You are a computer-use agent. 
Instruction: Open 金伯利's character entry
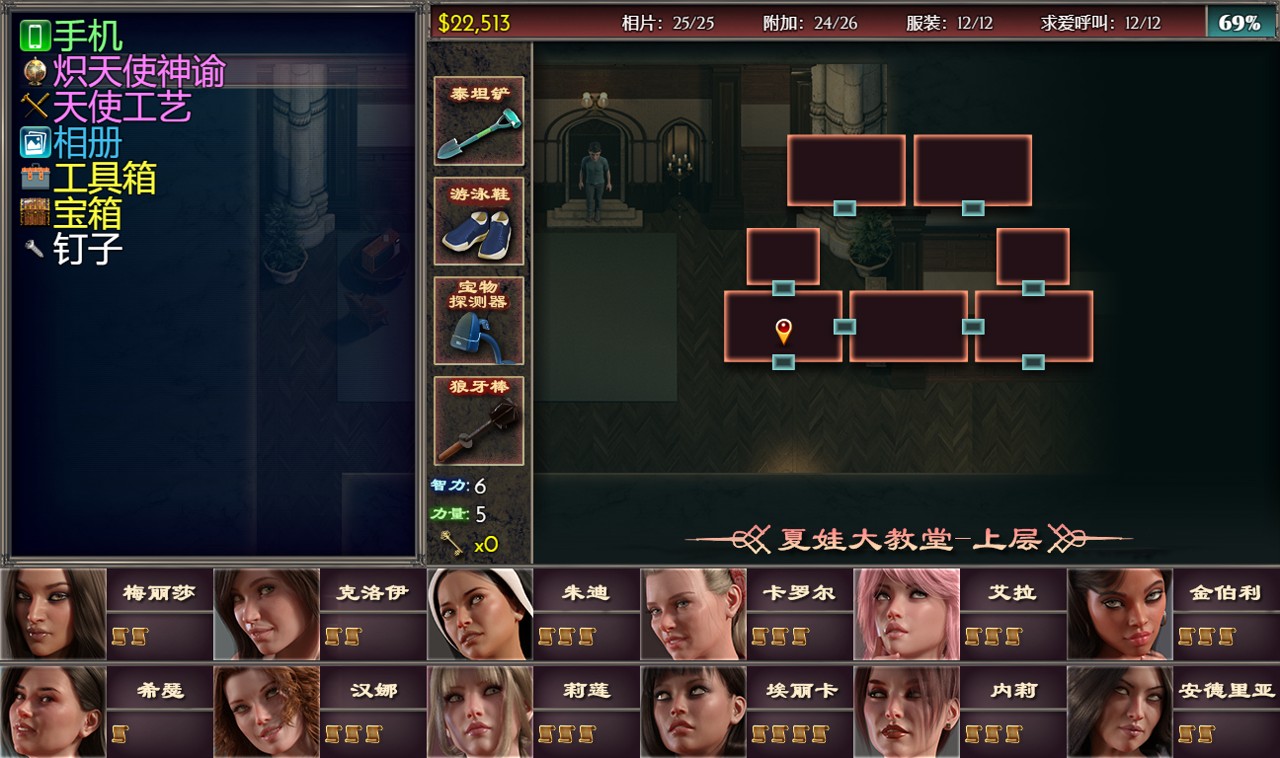[x=1120, y=614]
